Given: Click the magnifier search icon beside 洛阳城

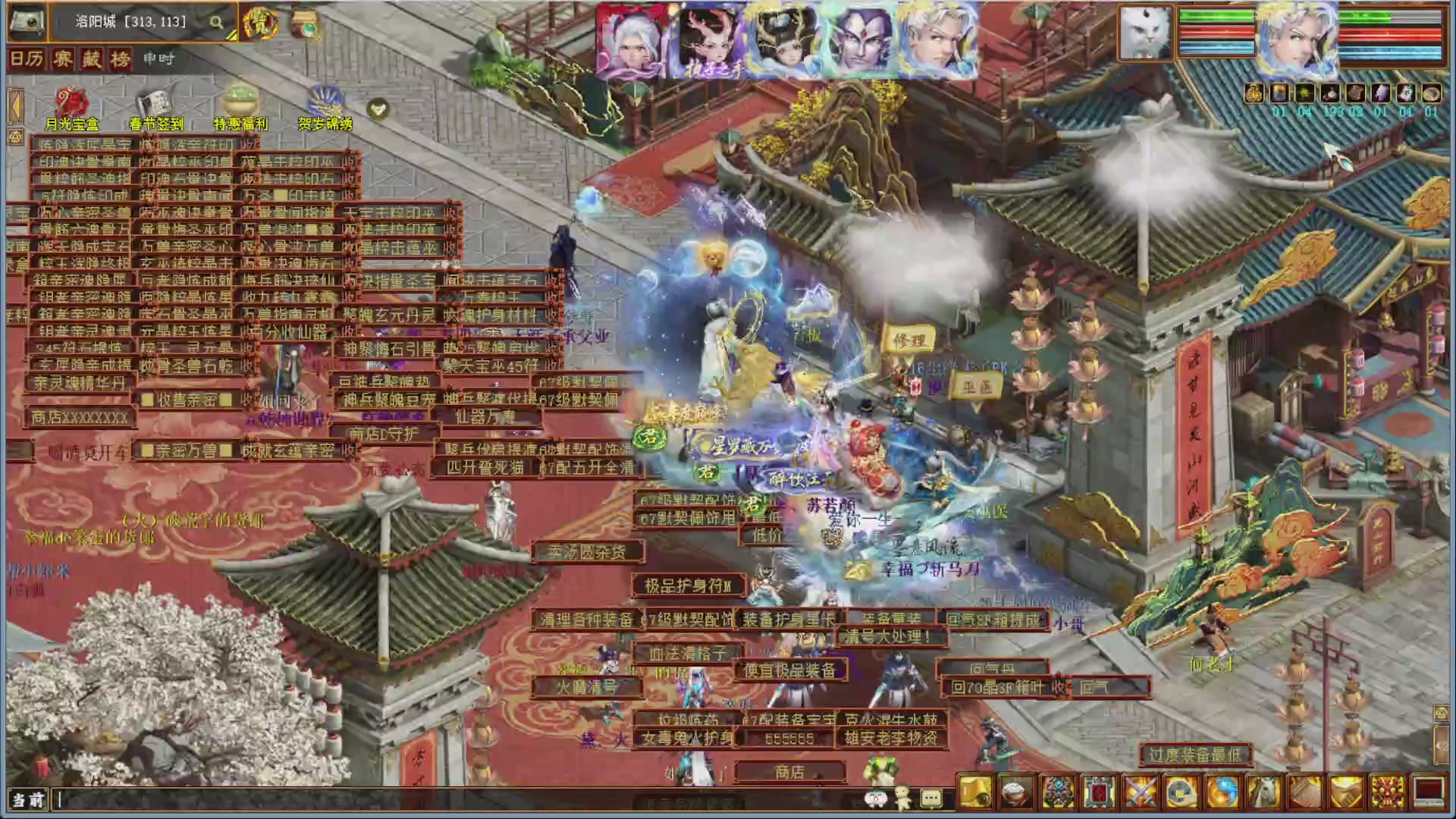Looking at the screenshot, I should [216, 22].
